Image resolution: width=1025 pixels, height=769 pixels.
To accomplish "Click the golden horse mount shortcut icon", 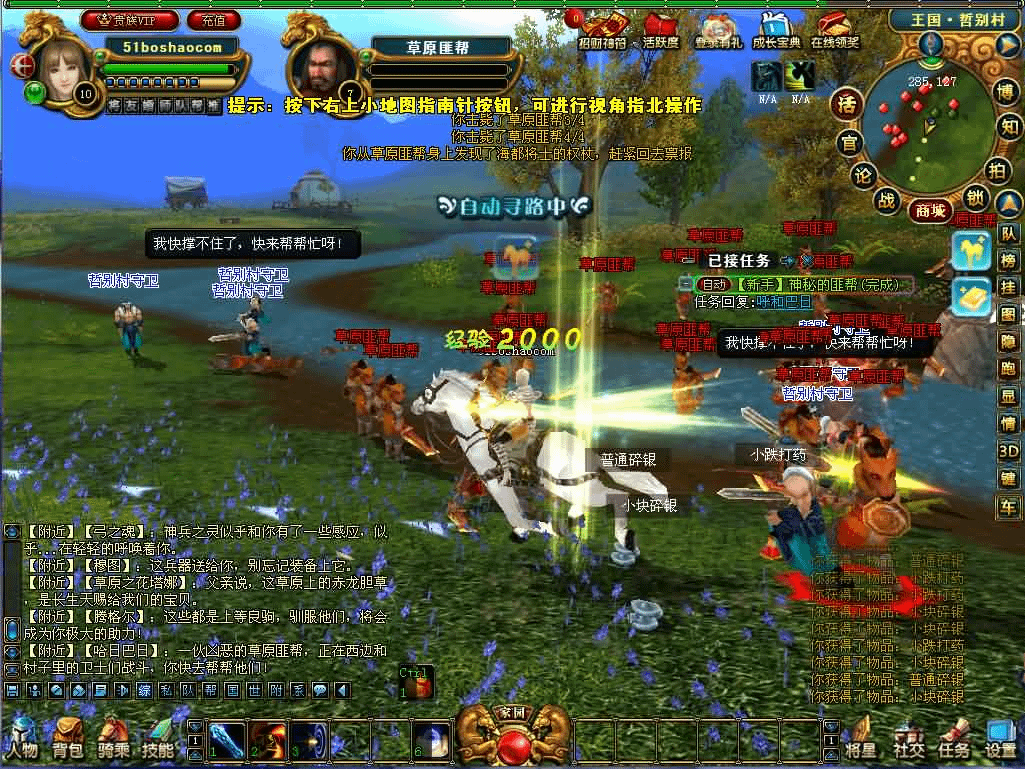I will coord(970,250).
